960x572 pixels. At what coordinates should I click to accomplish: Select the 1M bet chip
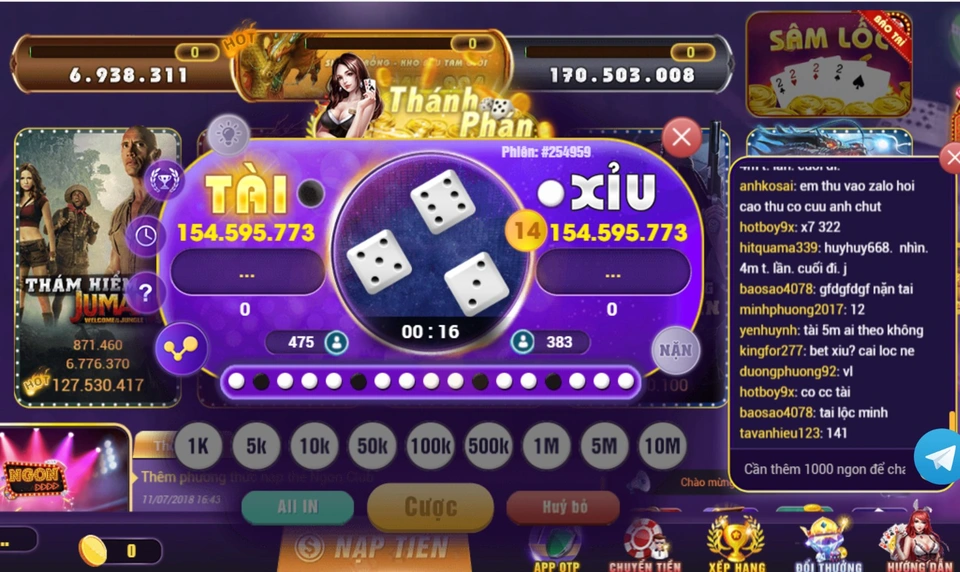546,447
